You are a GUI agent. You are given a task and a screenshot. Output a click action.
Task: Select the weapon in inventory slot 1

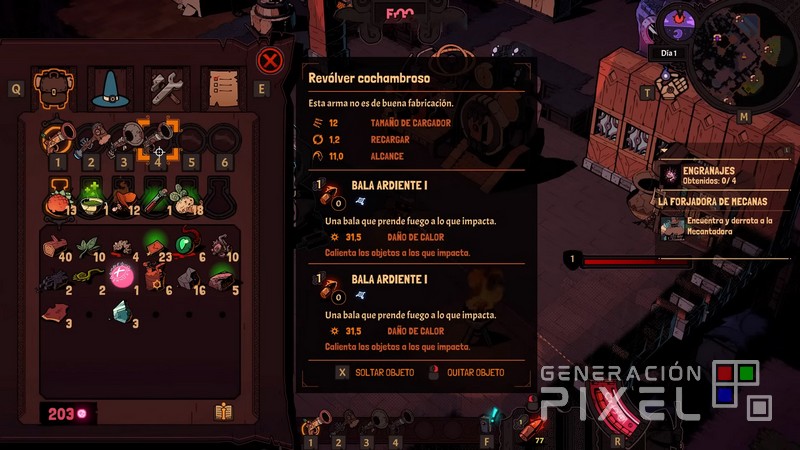[x=56, y=138]
